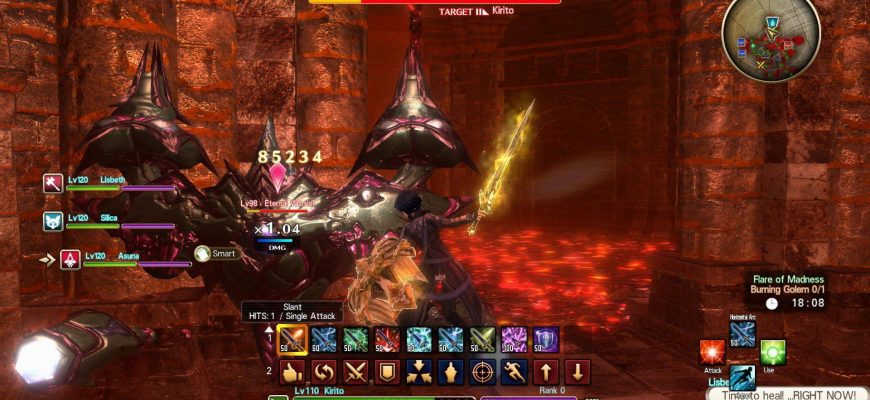Image resolution: width=870 pixels, height=400 pixels.
Task: Select the running figure command
Action: [514, 373]
